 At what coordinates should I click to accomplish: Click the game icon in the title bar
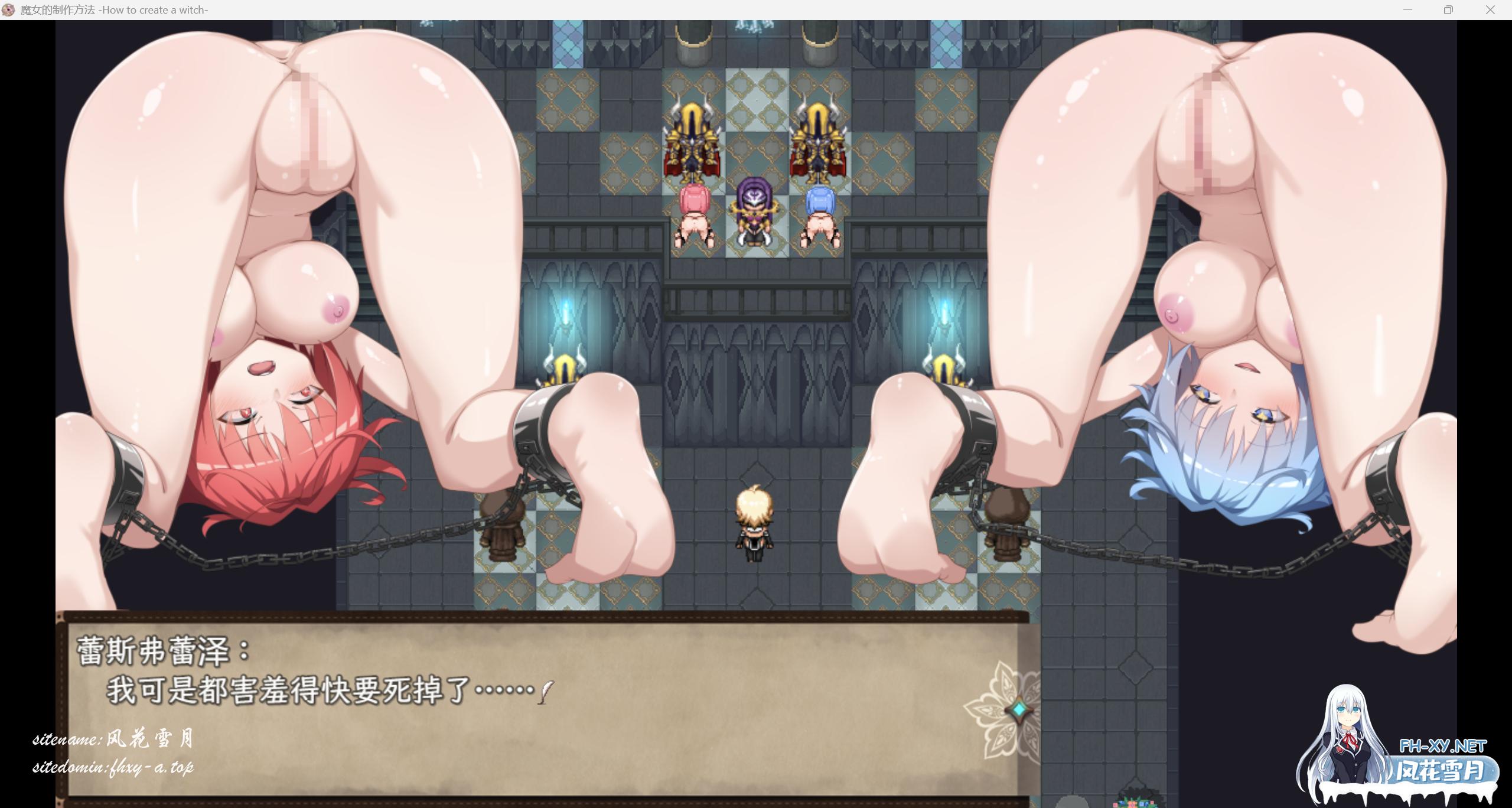pyautogui.click(x=8, y=9)
